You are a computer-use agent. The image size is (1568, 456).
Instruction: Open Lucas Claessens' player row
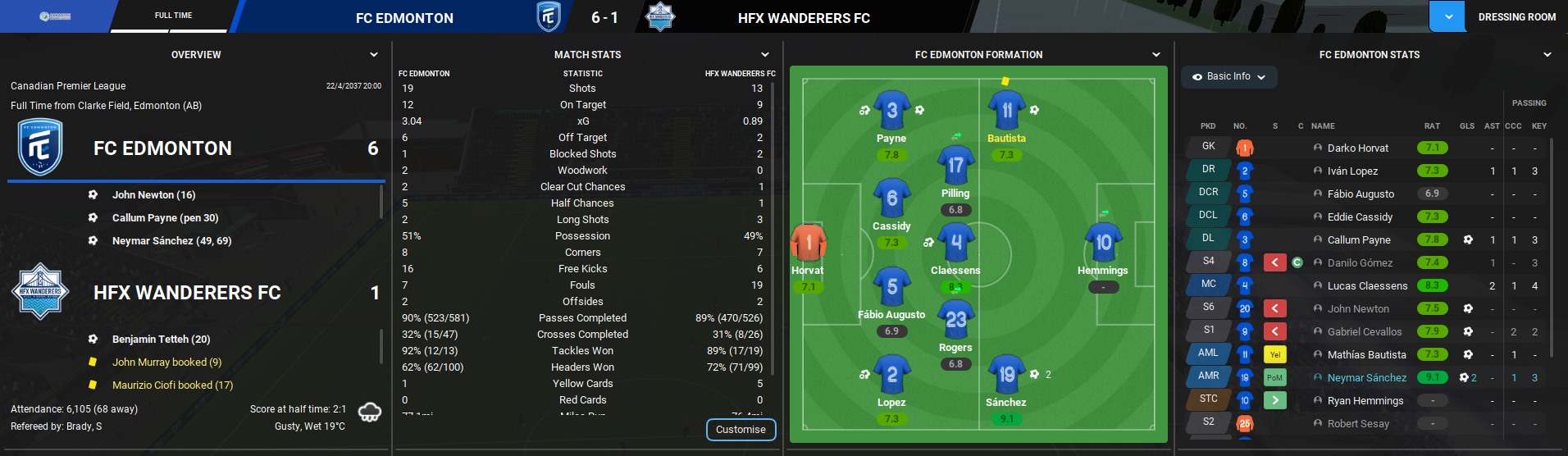tap(1367, 286)
